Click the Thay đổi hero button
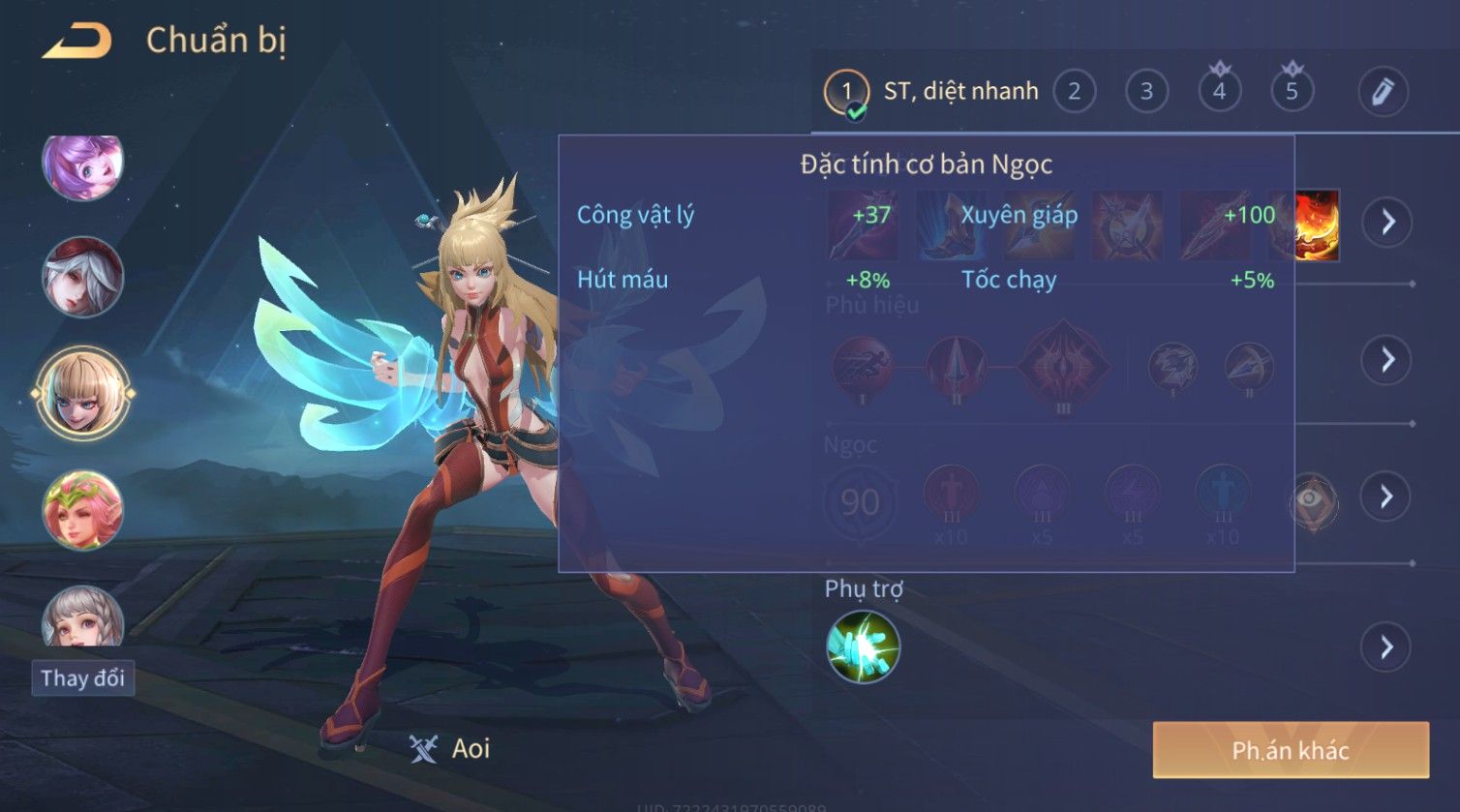Viewport: 1460px width, 812px height. click(x=83, y=678)
